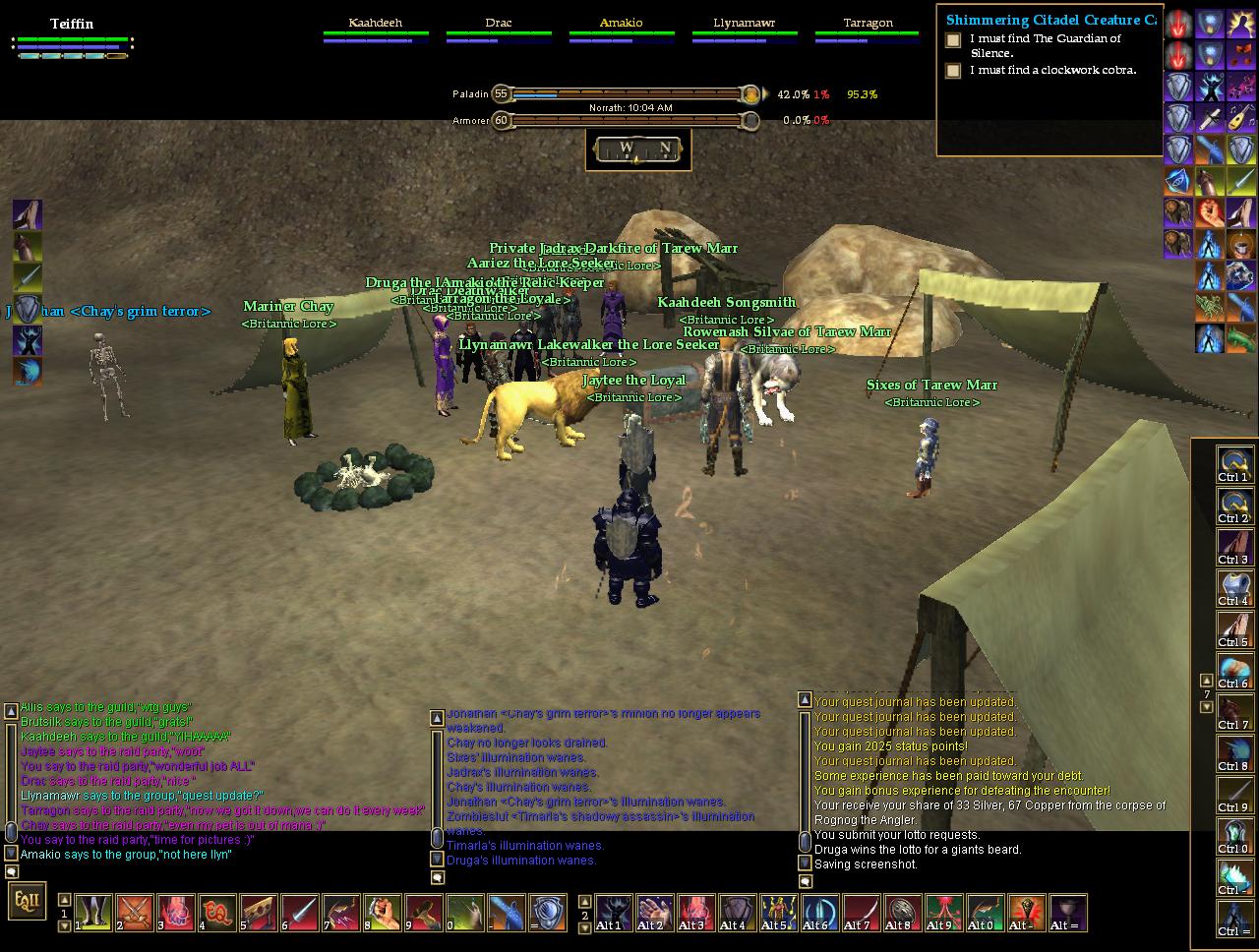The width and height of the screenshot is (1259, 952).
Task: Select the Shimmering Citadel quest title
Action: [1049, 20]
